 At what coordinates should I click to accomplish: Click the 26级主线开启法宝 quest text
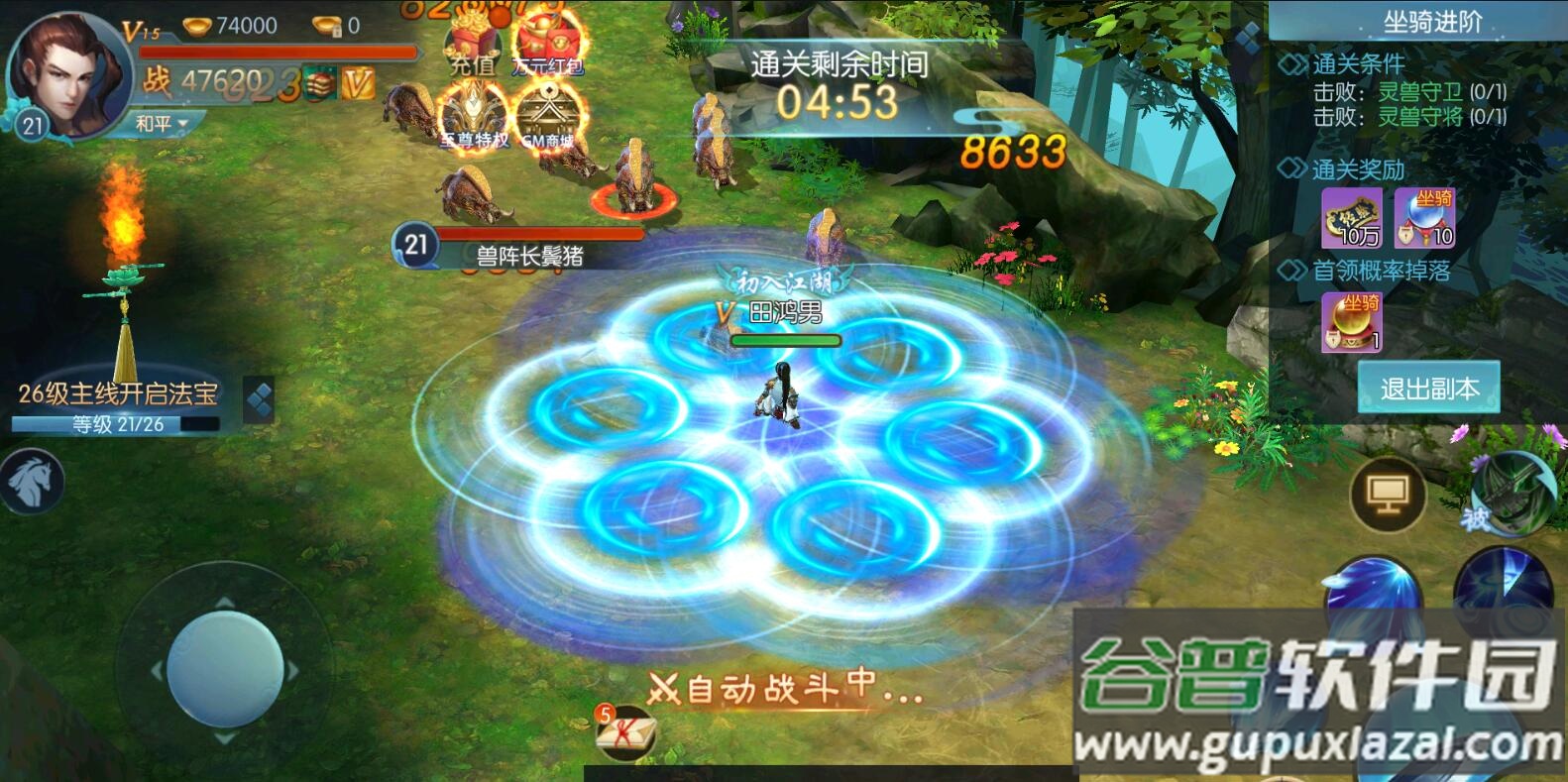(x=119, y=392)
